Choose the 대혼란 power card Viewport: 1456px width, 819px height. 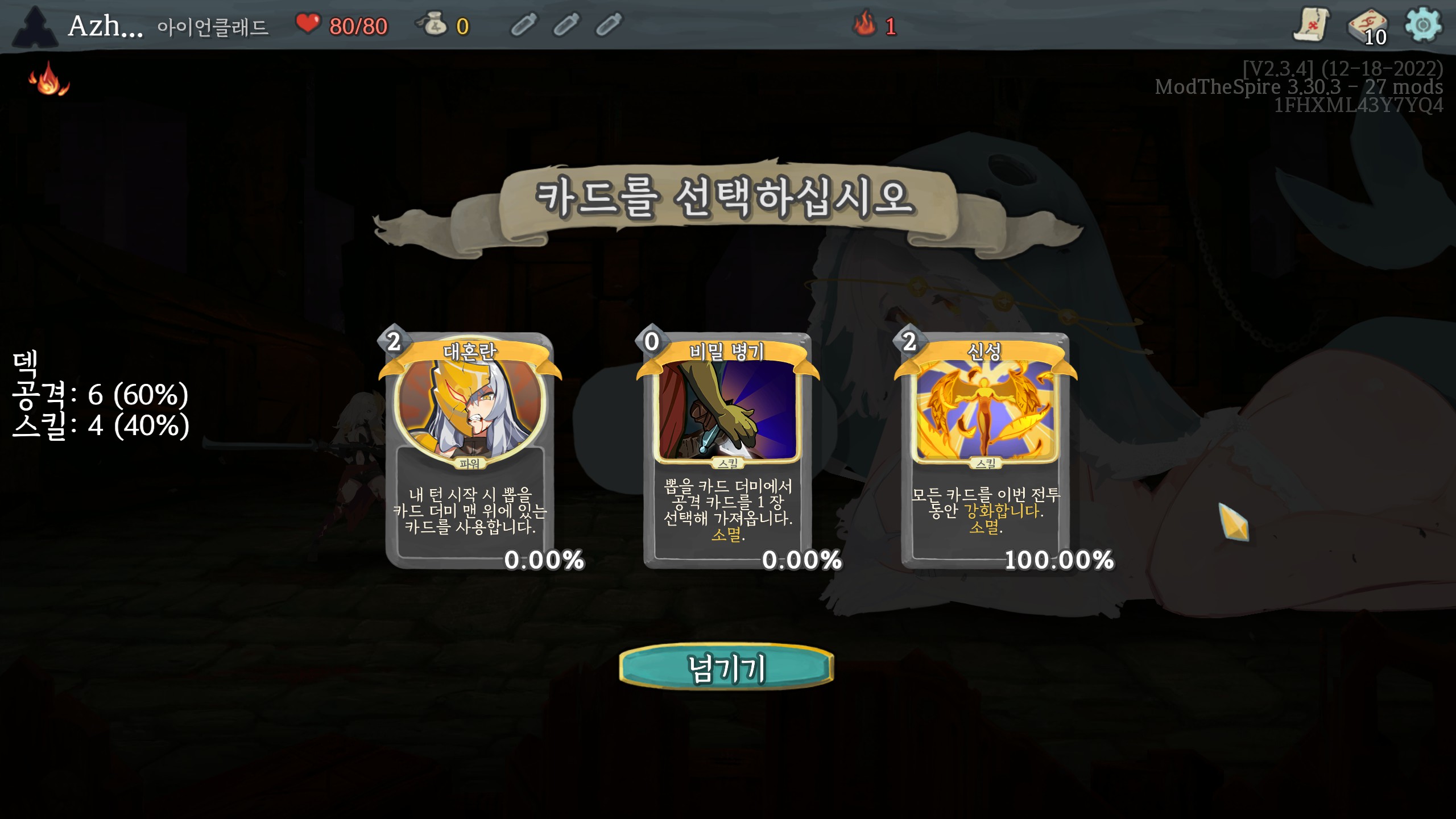click(470, 449)
